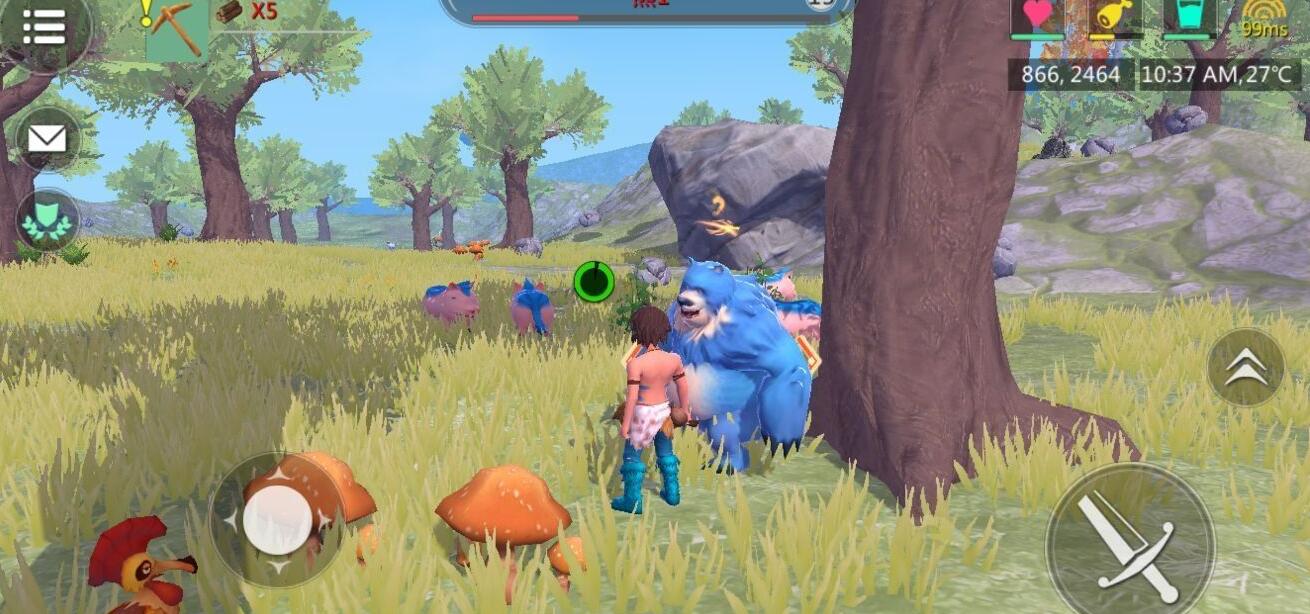
Task: Tap the network ping signal indicator
Action: pos(1264,19)
